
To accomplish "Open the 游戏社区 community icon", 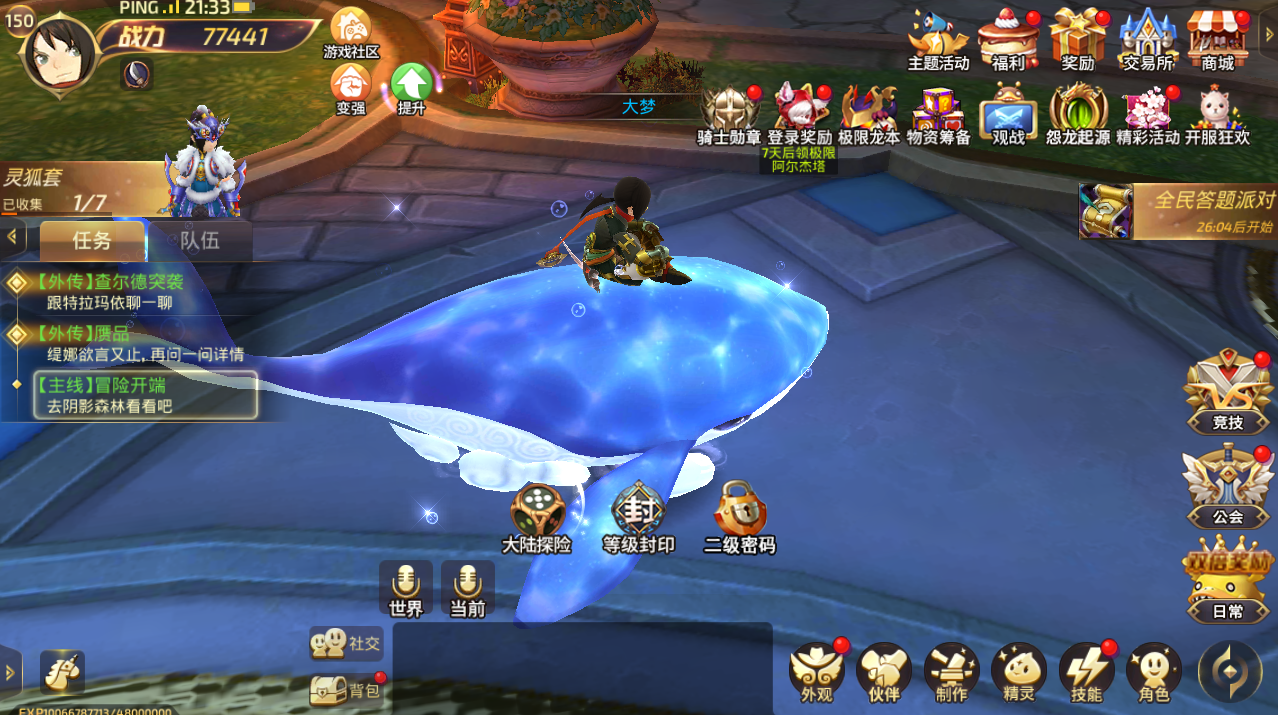I will [351, 31].
